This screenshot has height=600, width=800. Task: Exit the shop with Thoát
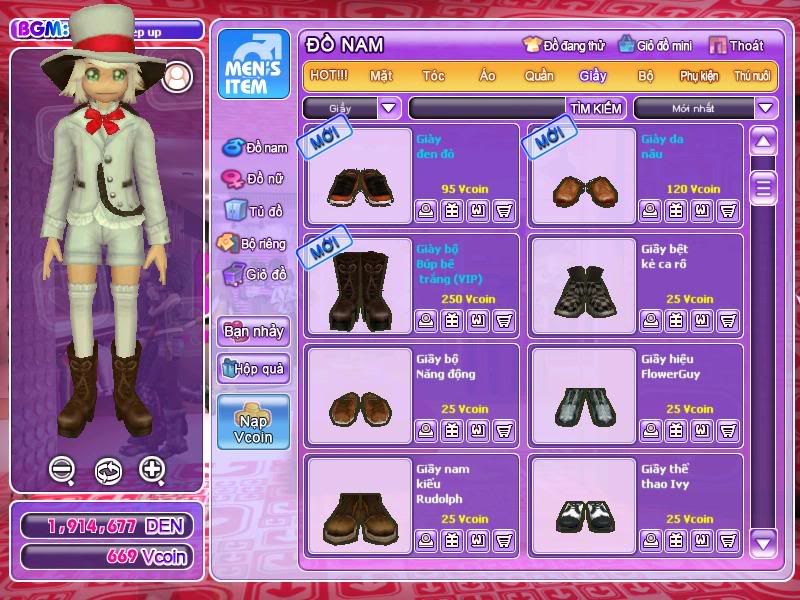coord(738,45)
